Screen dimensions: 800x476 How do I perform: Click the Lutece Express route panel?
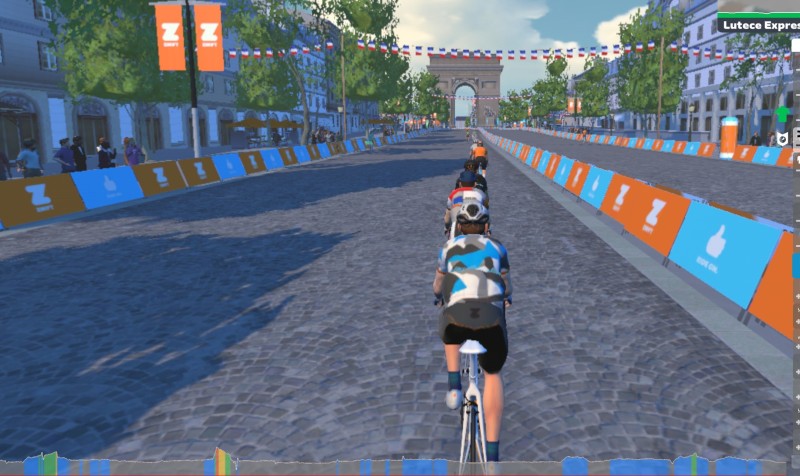tap(758, 22)
